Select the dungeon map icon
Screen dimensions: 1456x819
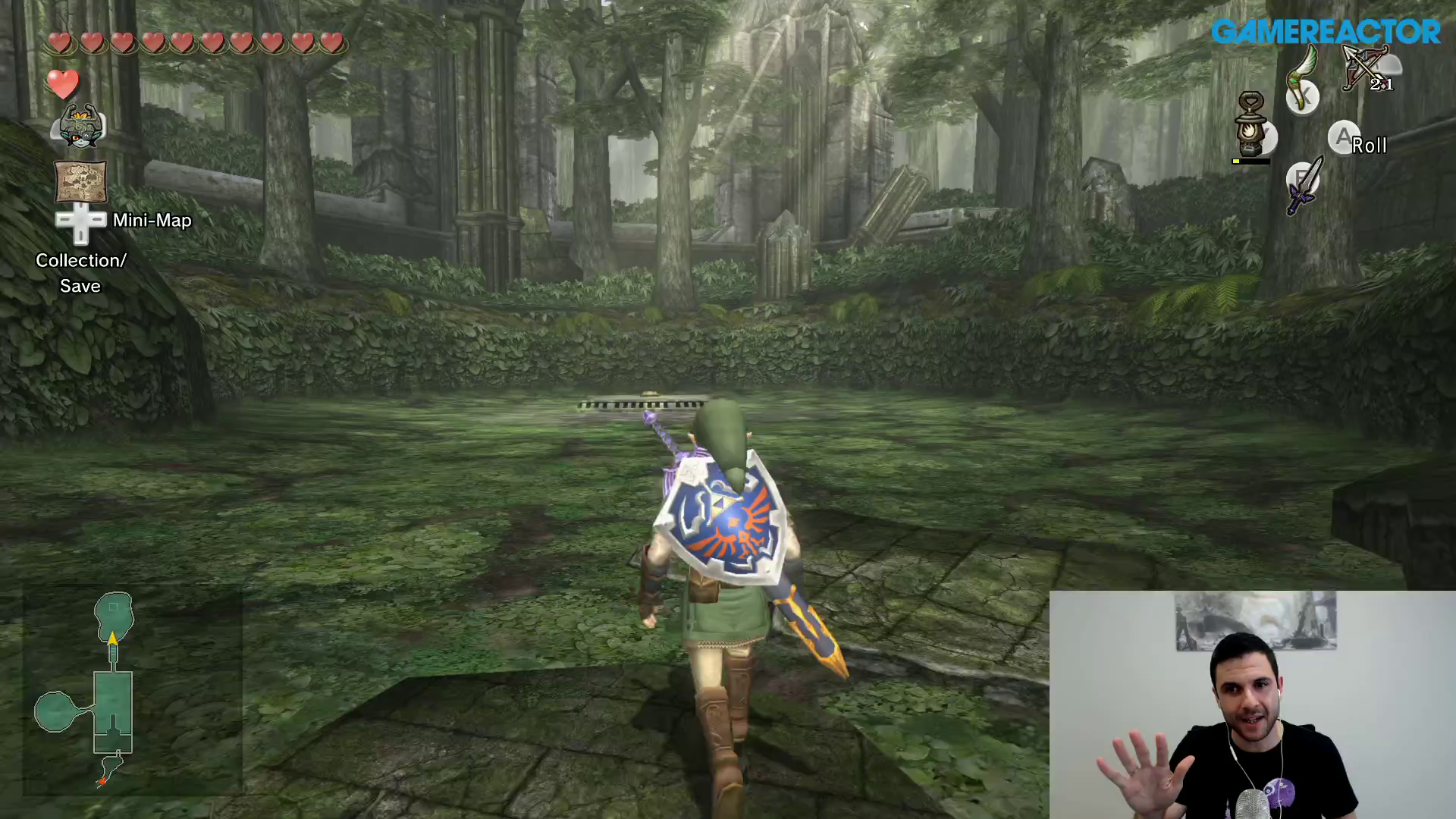pos(80,182)
